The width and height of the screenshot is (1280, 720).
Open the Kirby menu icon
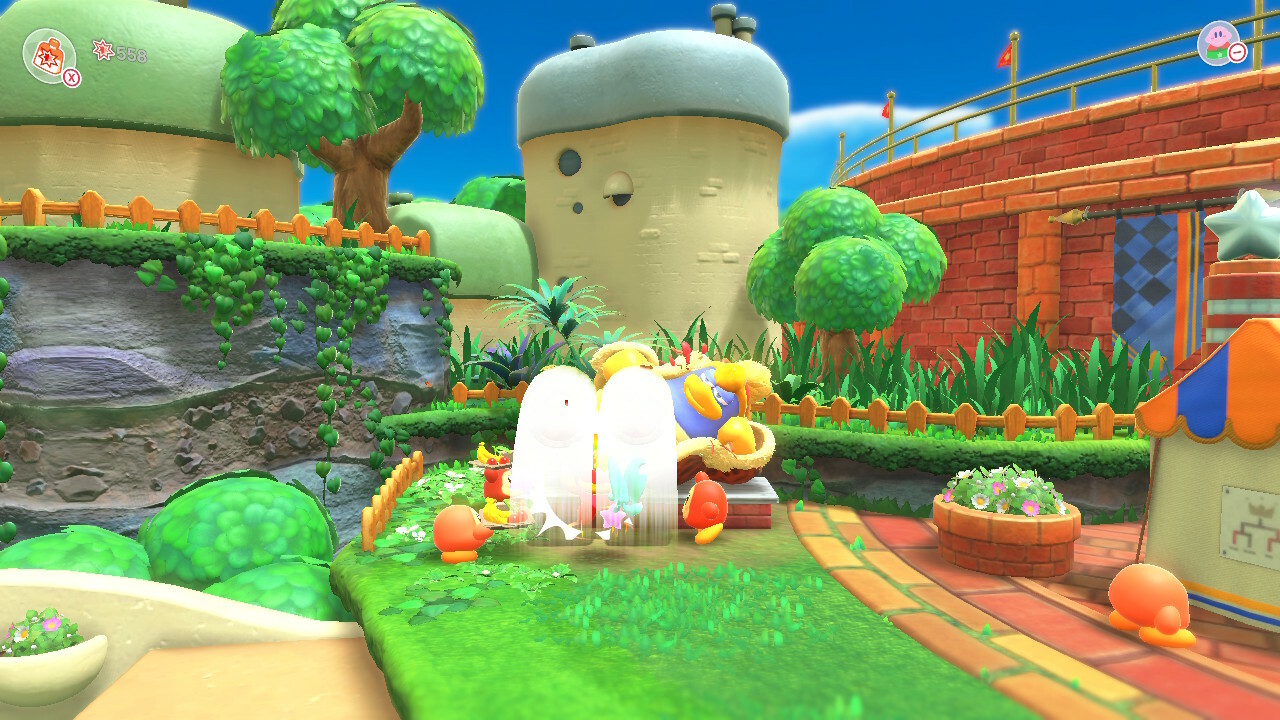pos(1218,42)
